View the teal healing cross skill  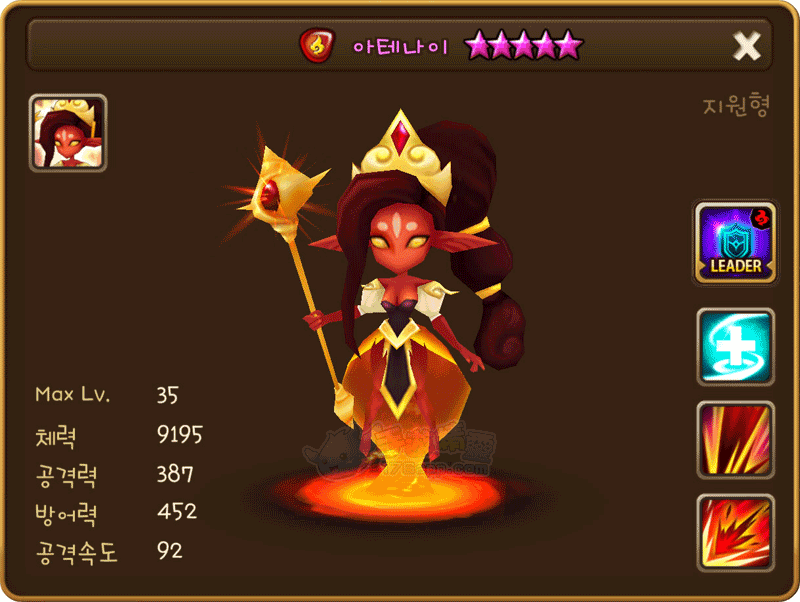(x=735, y=346)
